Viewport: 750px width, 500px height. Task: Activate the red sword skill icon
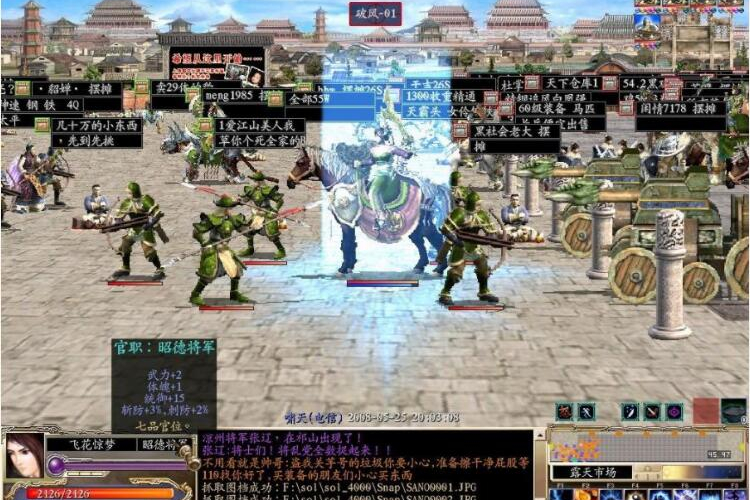coord(652,411)
